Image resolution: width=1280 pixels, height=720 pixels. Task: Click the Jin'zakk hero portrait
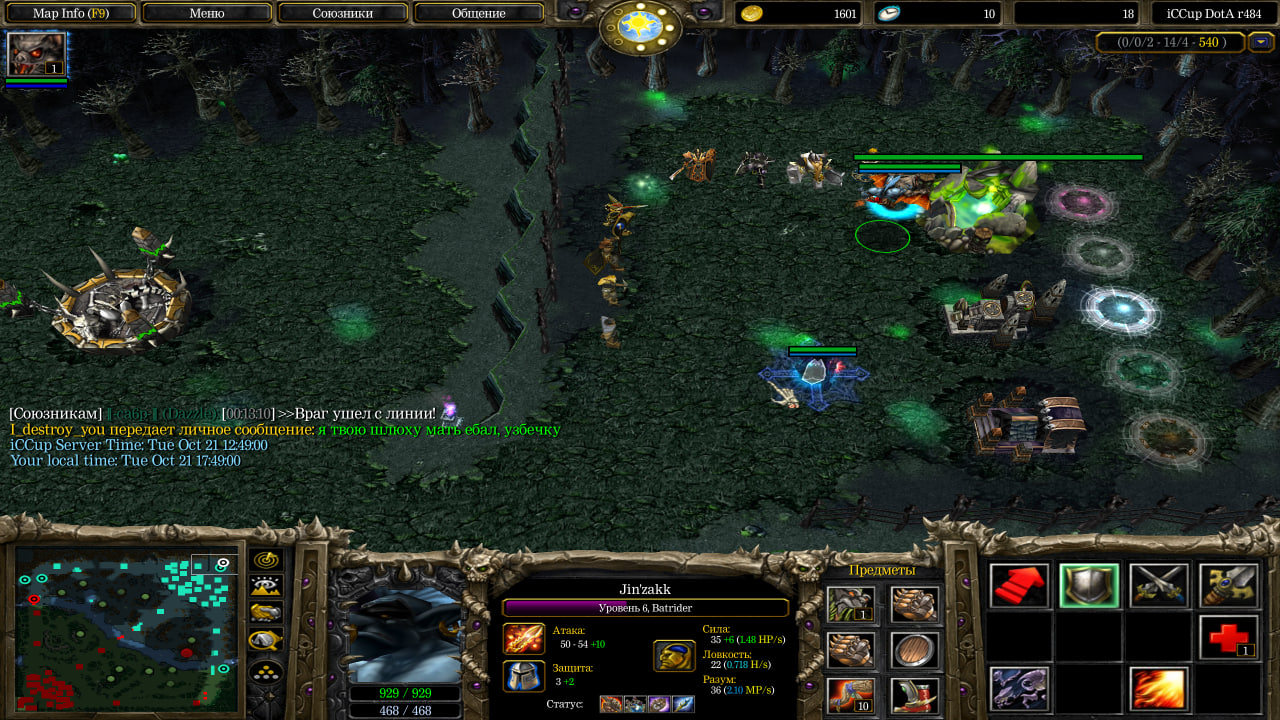click(x=405, y=636)
